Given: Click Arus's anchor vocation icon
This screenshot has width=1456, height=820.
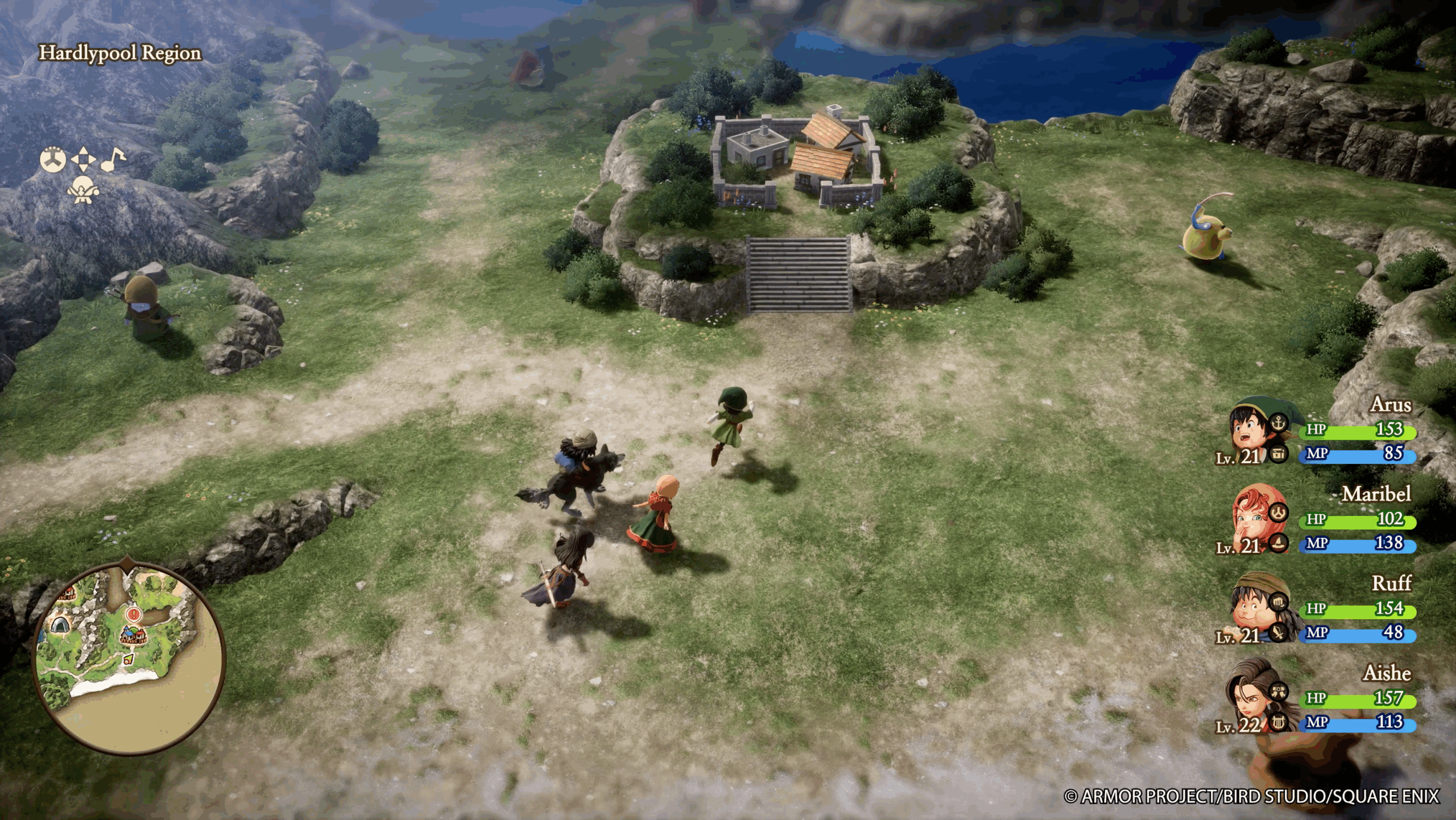Looking at the screenshot, I should click(x=1279, y=423).
